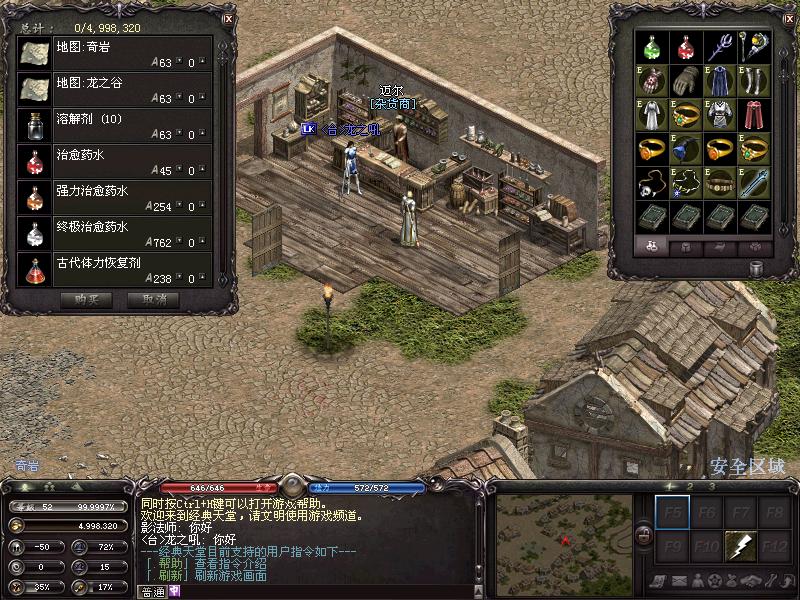
Task: Select the skull necklace item
Action: [x=652, y=182]
